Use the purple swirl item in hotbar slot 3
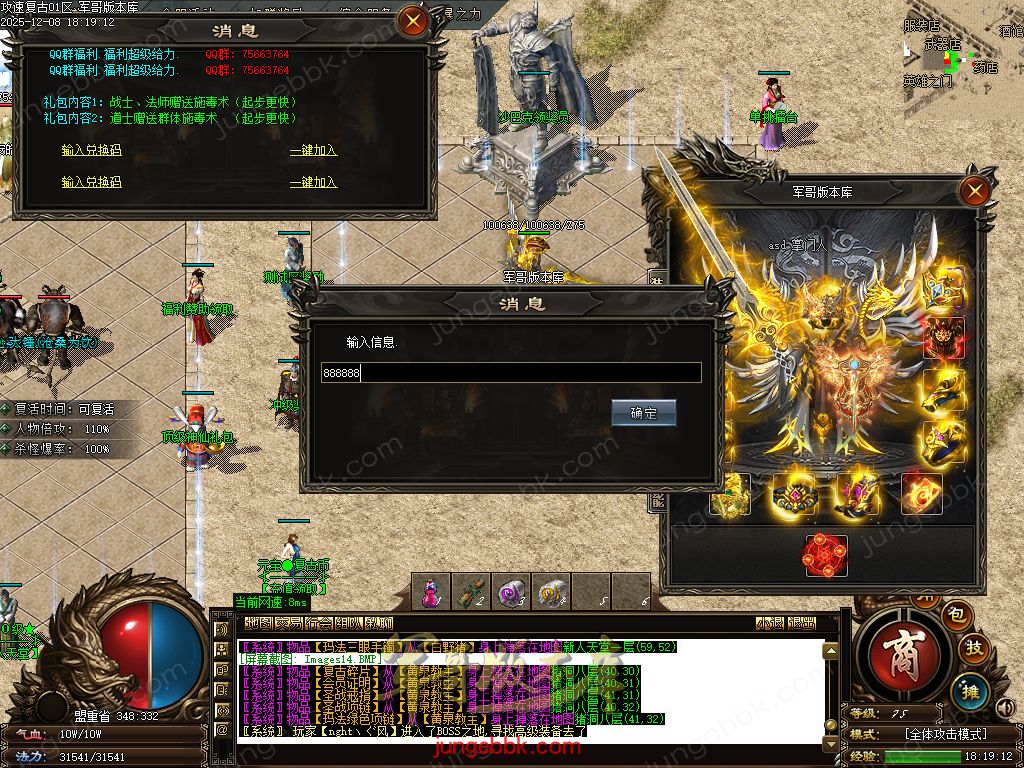This screenshot has width=1024, height=768. coord(512,593)
